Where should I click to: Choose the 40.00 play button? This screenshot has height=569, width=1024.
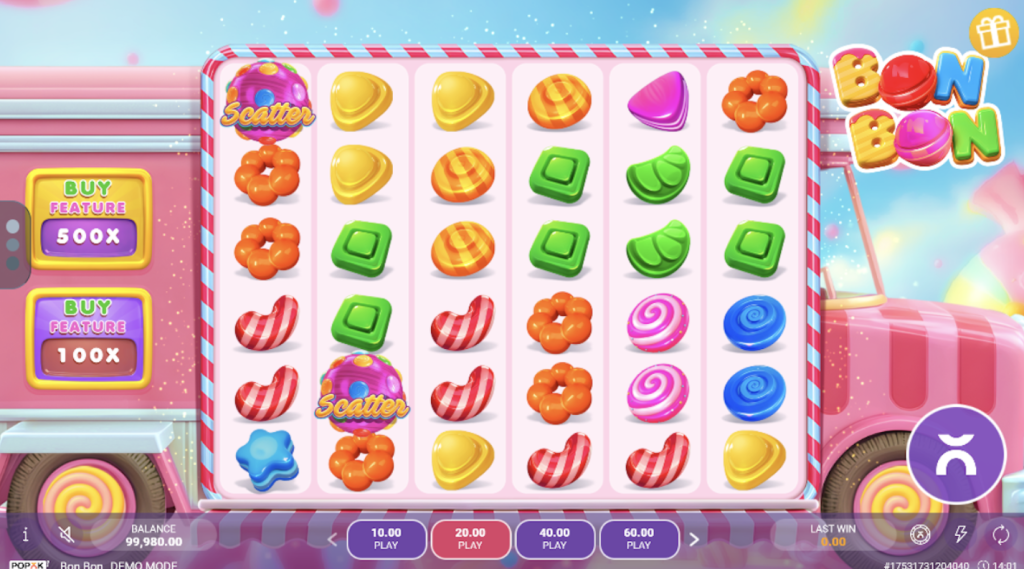tap(554, 539)
